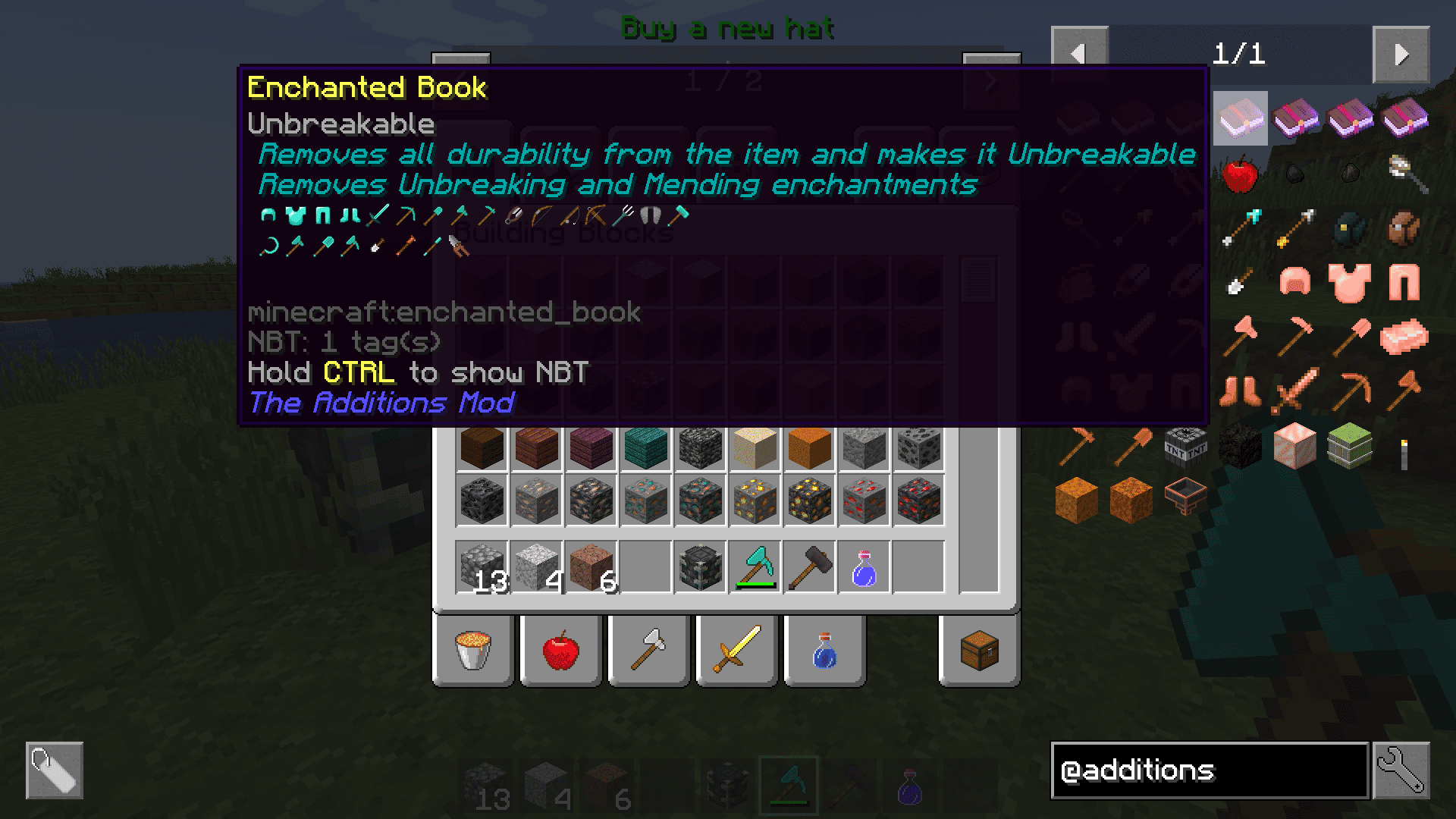This screenshot has width=1456, height=819.
Task: Go to the previous JEI item page
Action: click(1079, 55)
